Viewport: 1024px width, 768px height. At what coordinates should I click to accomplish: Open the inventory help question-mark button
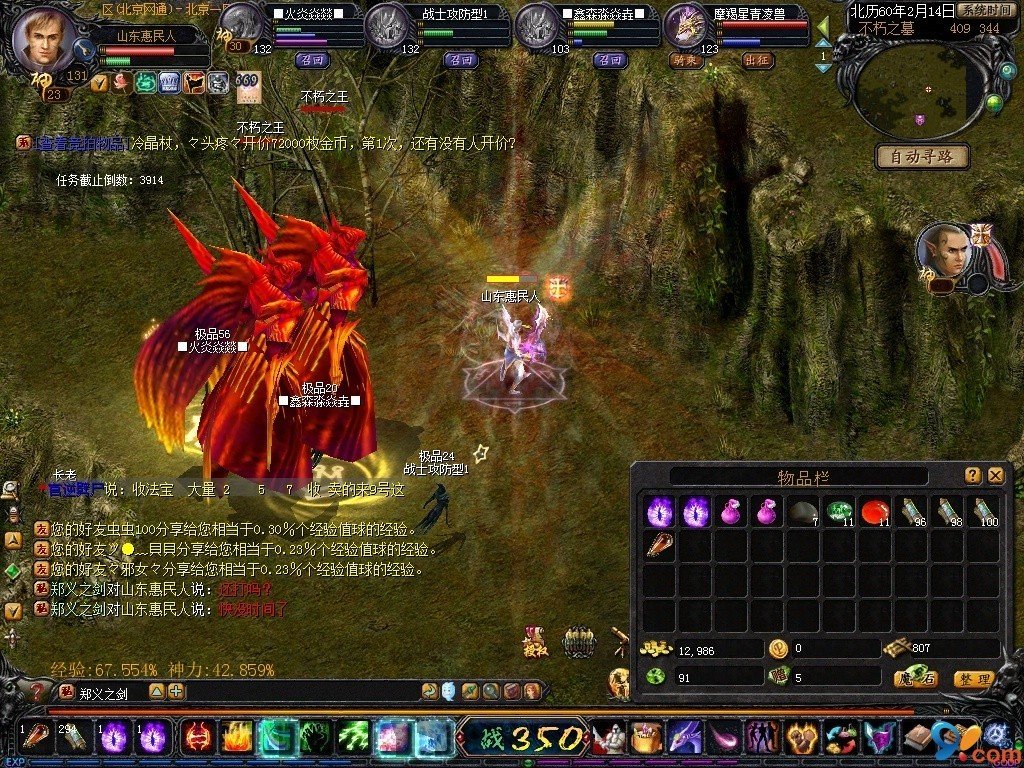click(x=972, y=475)
